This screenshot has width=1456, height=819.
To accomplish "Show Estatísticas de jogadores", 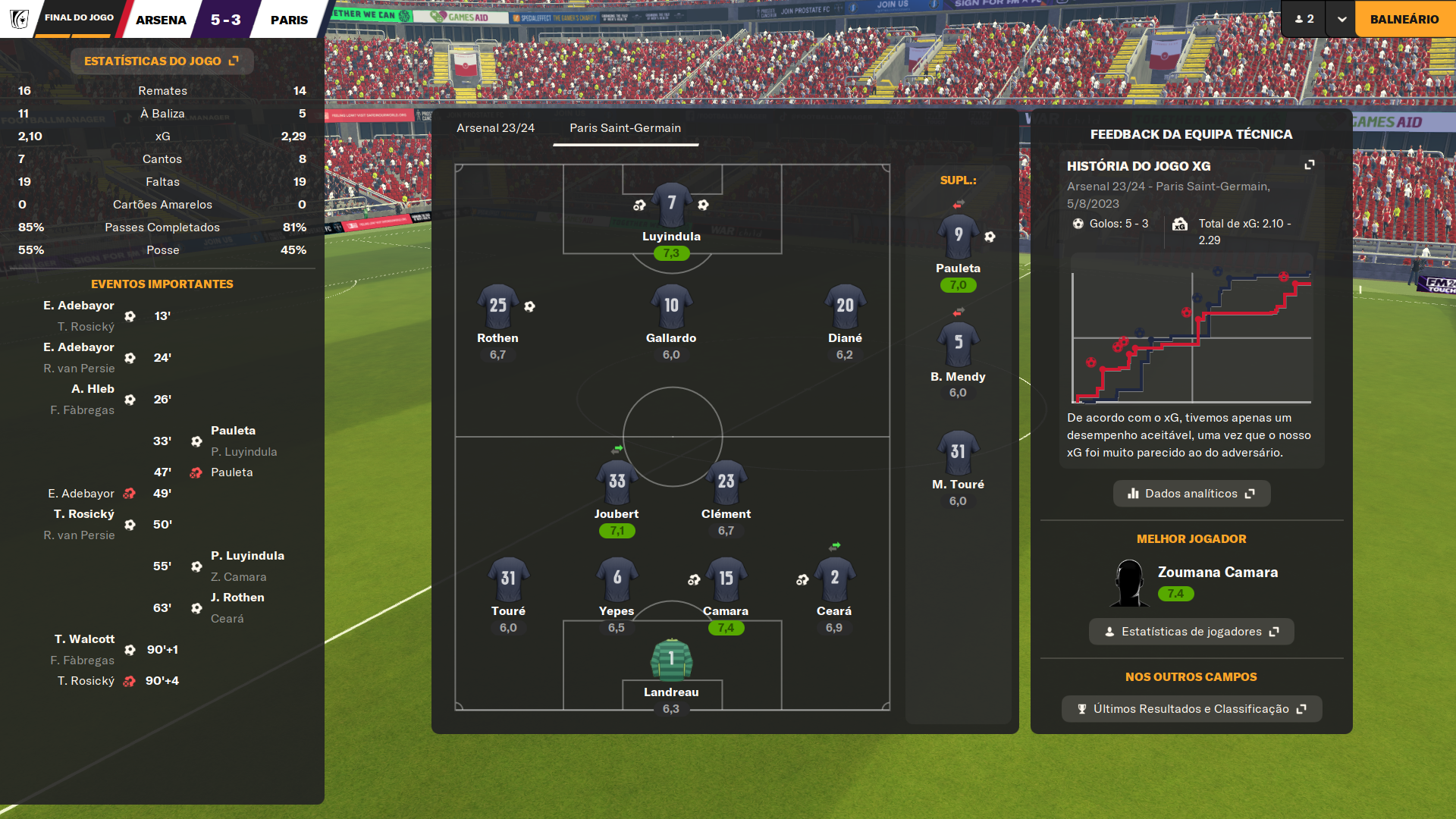I will click(x=1191, y=632).
